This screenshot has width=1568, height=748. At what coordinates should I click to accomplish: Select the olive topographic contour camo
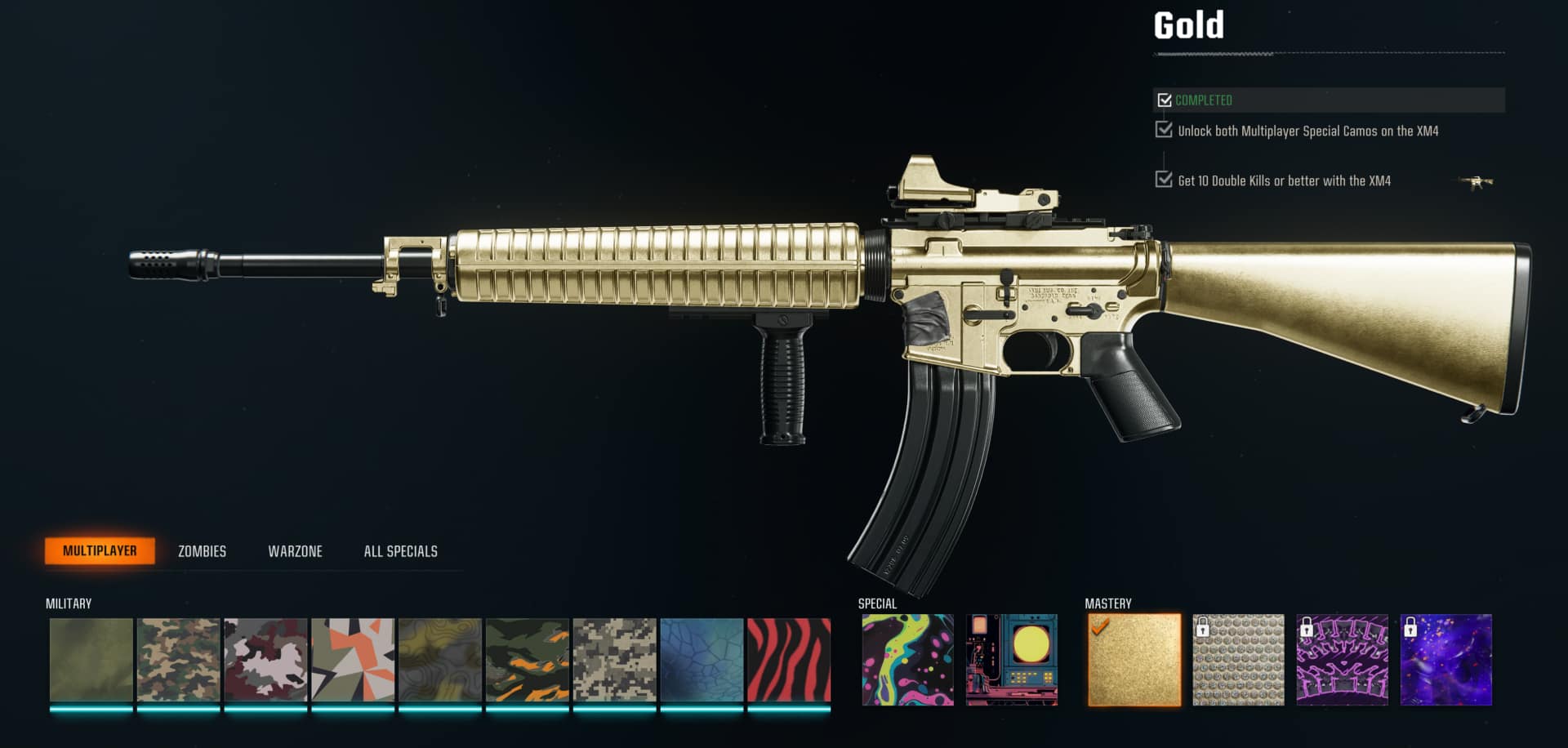tap(440, 660)
